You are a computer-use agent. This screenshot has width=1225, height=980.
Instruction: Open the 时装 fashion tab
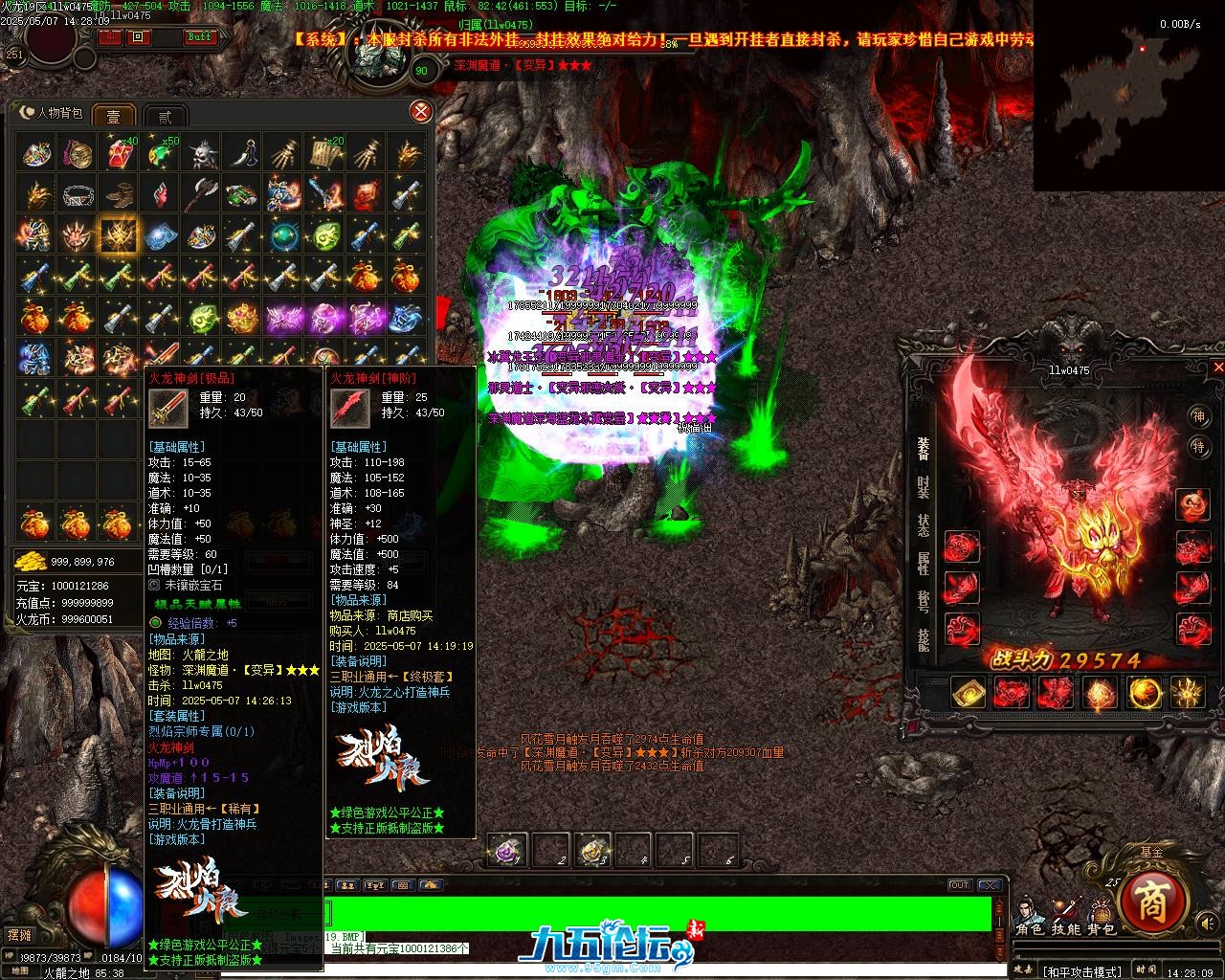tap(924, 487)
